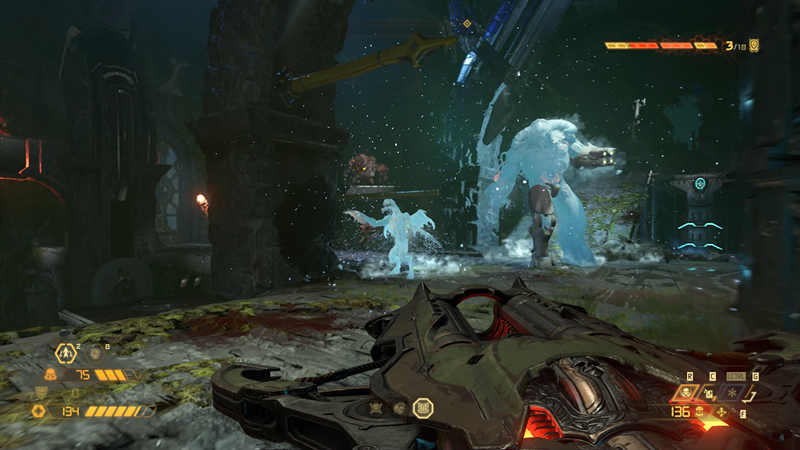Activate the ice bomb snowflake icon
The width and height of the screenshot is (800, 450).
tap(730, 393)
